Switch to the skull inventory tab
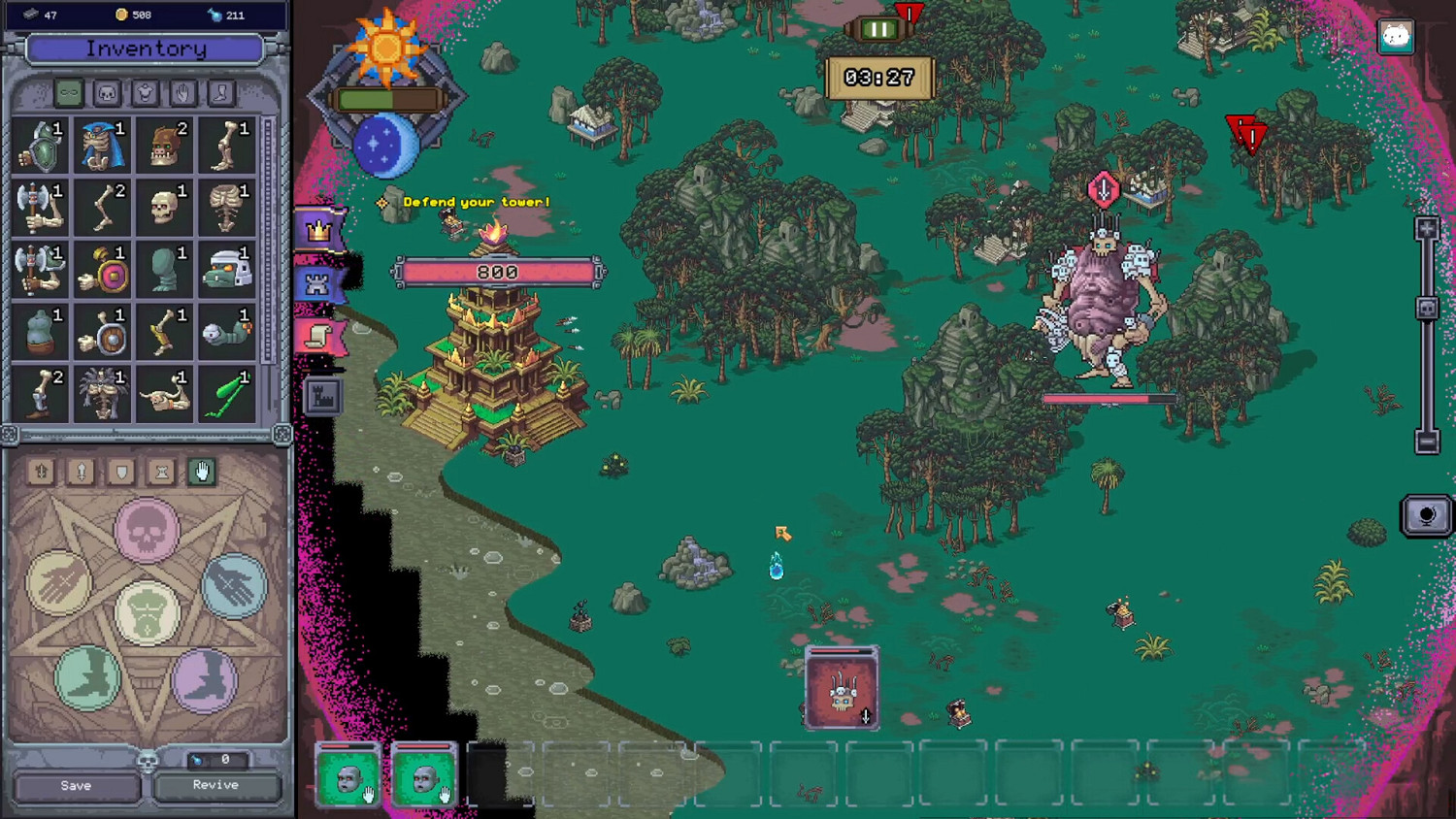1456x819 pixels. tap(107, 94)
